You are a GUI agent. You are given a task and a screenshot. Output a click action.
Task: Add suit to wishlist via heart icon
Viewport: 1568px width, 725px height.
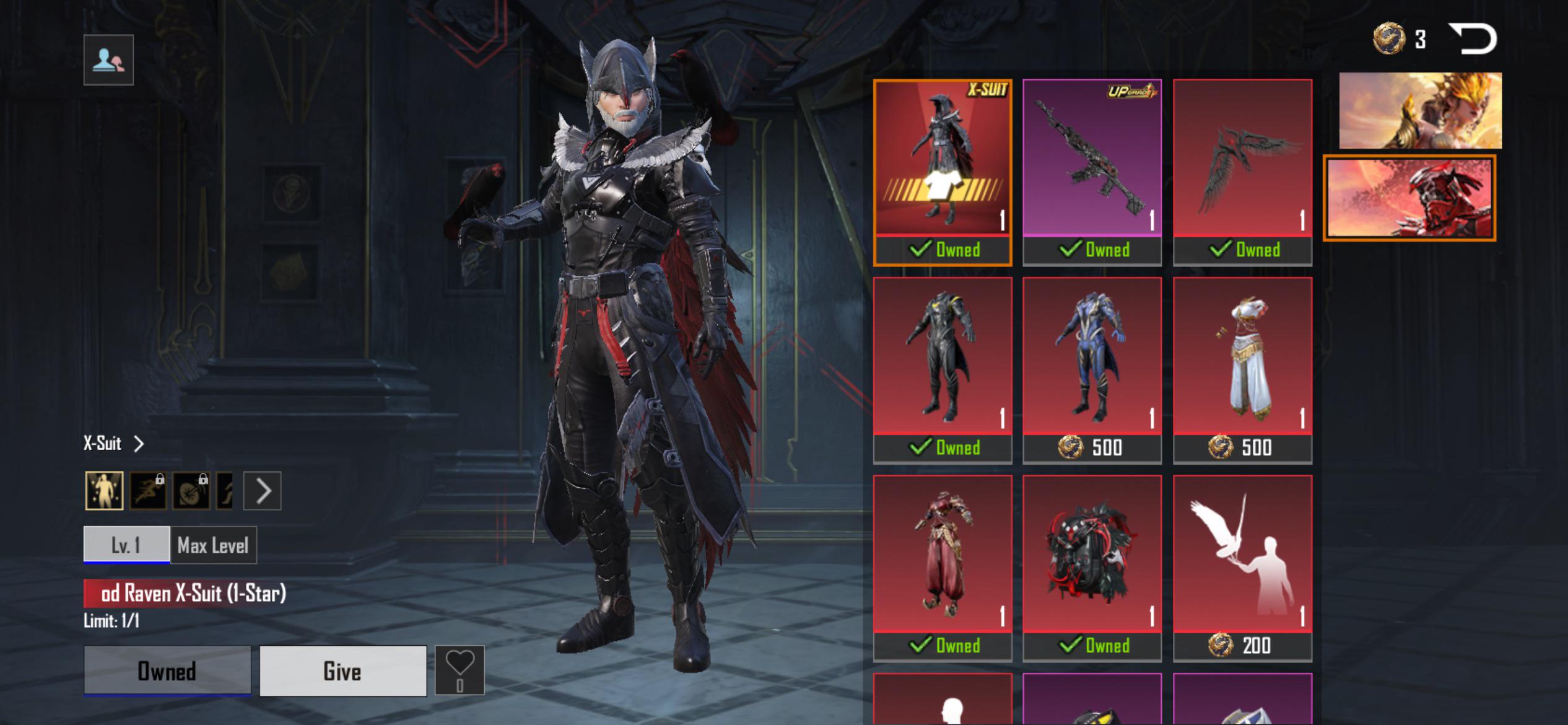460,669
